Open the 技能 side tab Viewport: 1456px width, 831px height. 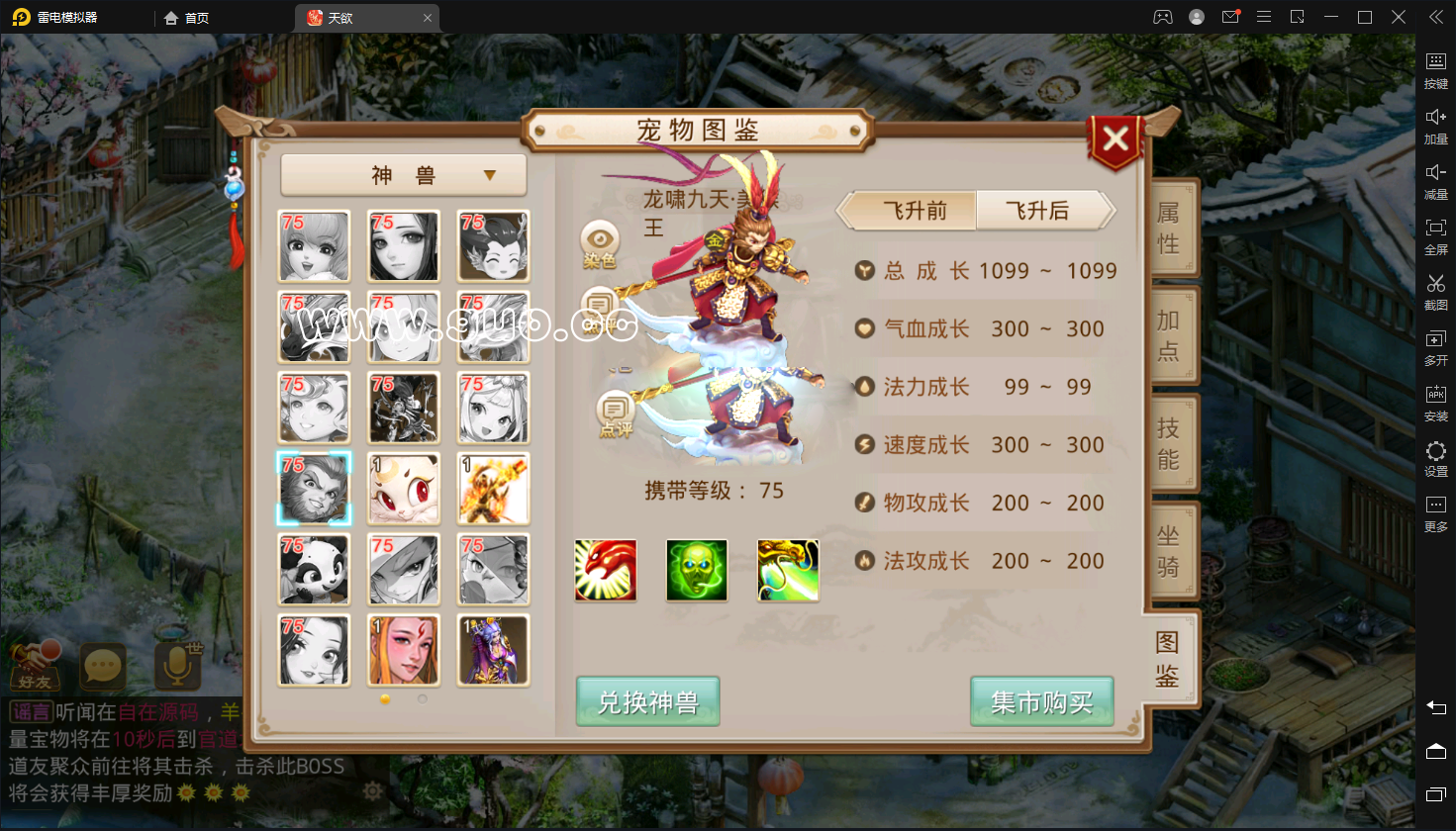pyautogui.click(x=1169, y=443)
